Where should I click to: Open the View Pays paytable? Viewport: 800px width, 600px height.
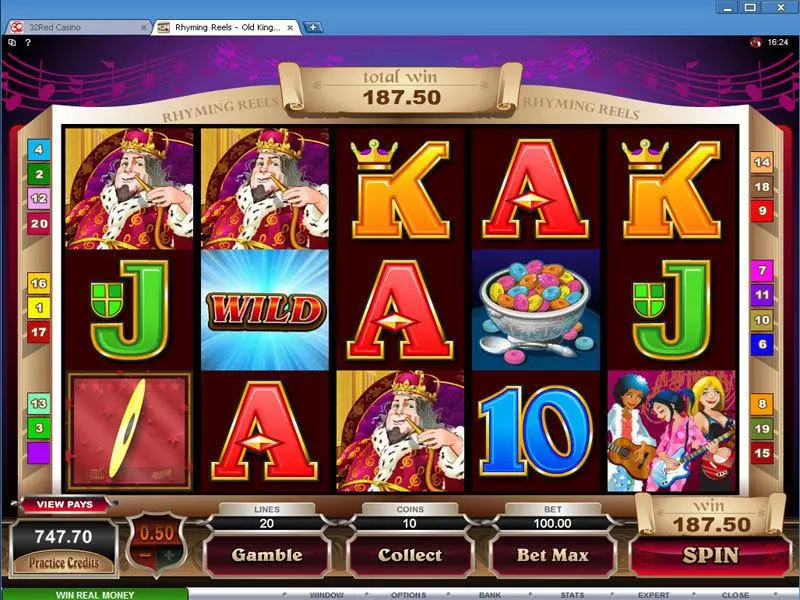pyautogui.click(x=63, y=505)
